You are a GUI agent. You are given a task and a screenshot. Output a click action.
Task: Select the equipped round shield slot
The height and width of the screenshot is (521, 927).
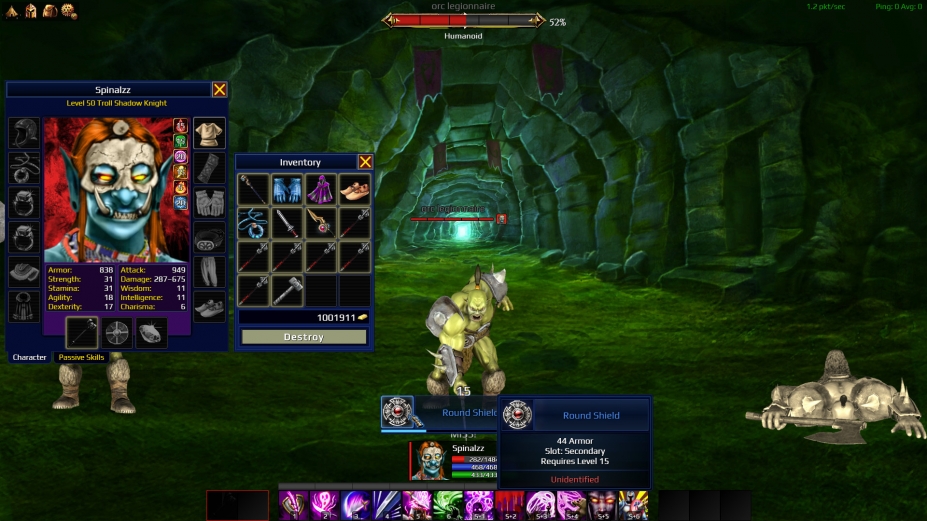point(117,333)
